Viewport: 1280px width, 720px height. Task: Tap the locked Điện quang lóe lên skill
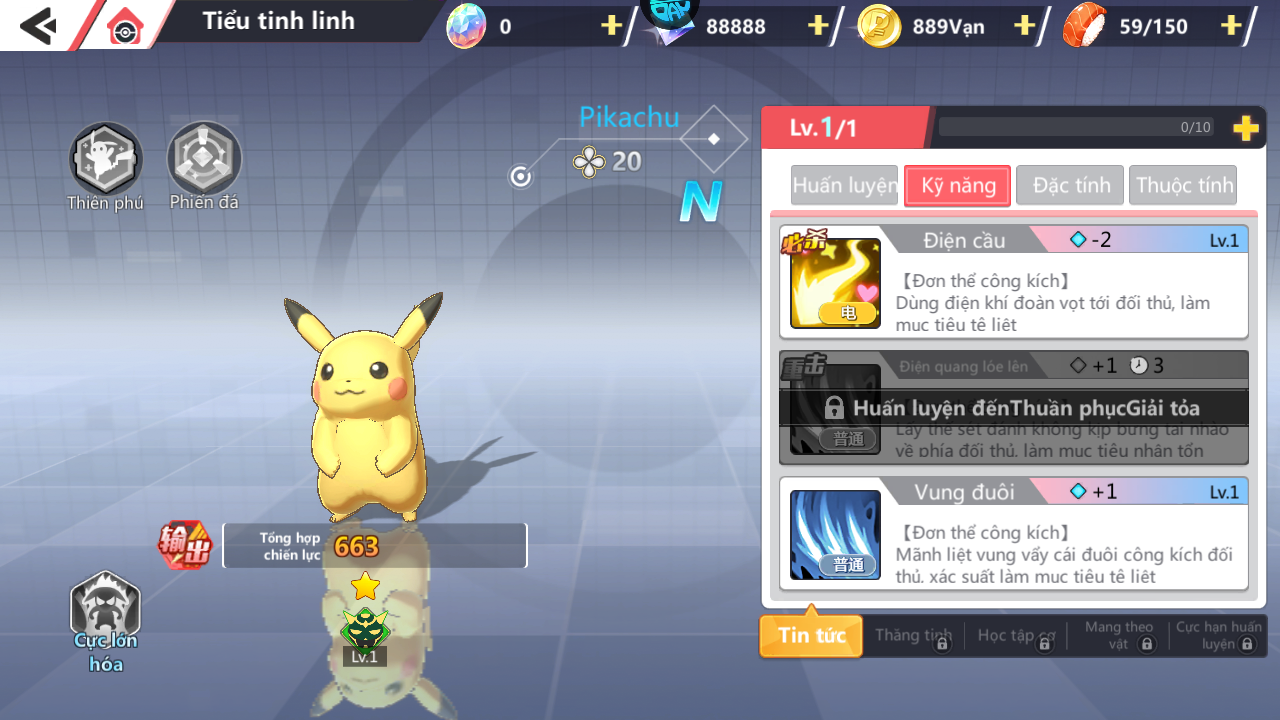[1014, 408]
